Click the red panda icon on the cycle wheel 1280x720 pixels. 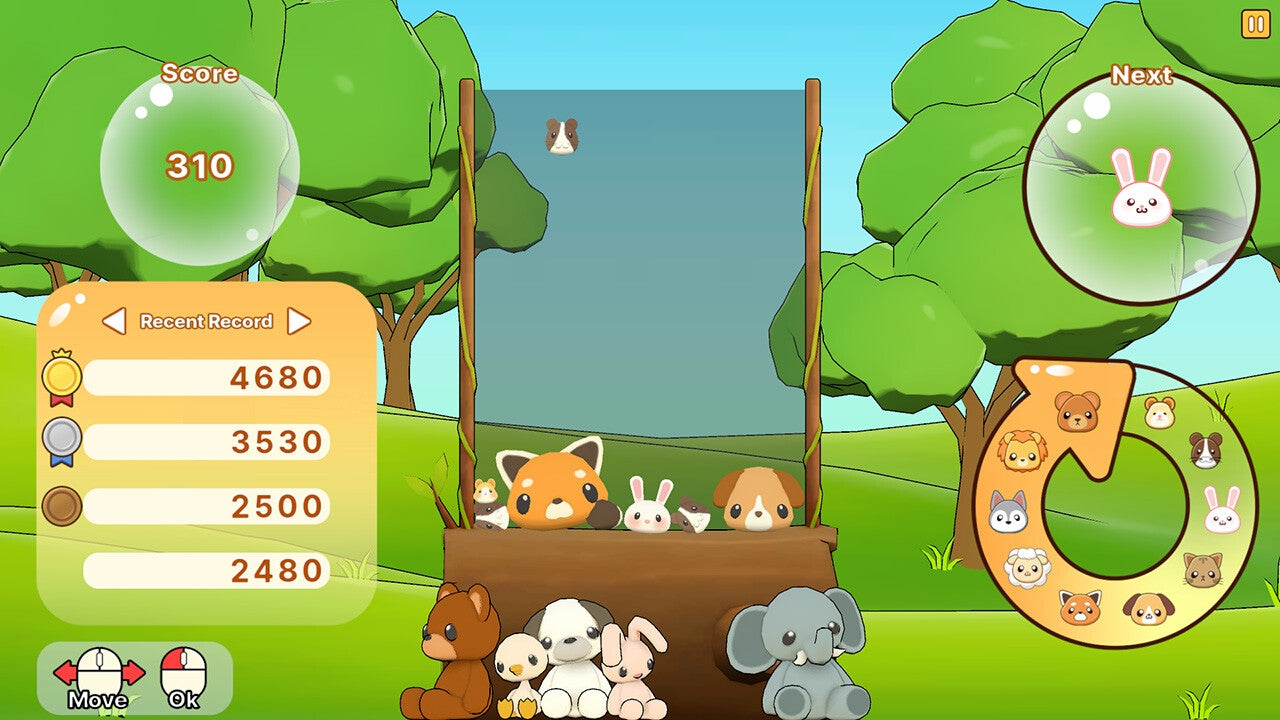point(1080,606)
